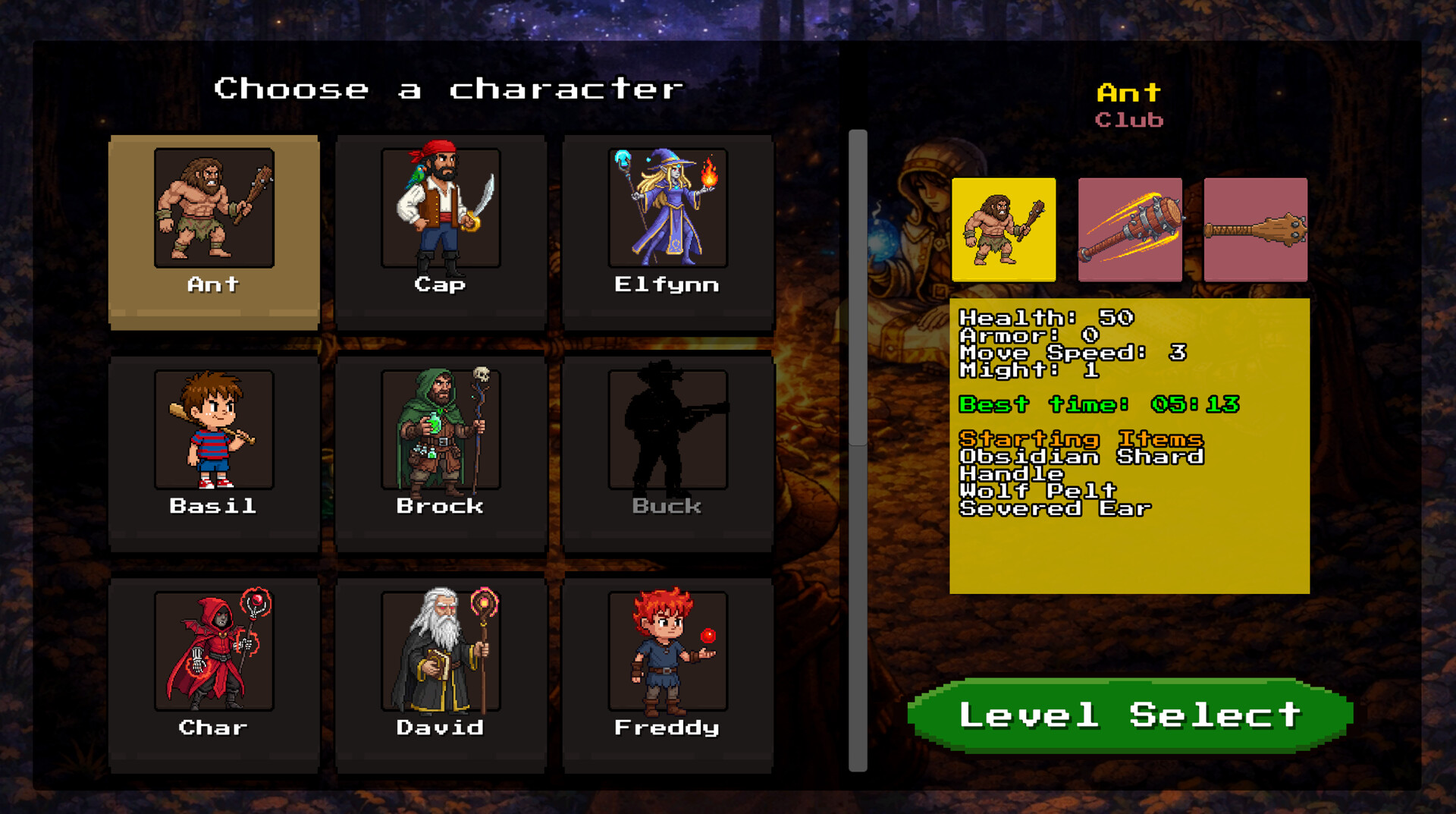Inspect the spiked club weapon icon
The width and height of the screenshot is (1456, 814).
pos(1255,229)
